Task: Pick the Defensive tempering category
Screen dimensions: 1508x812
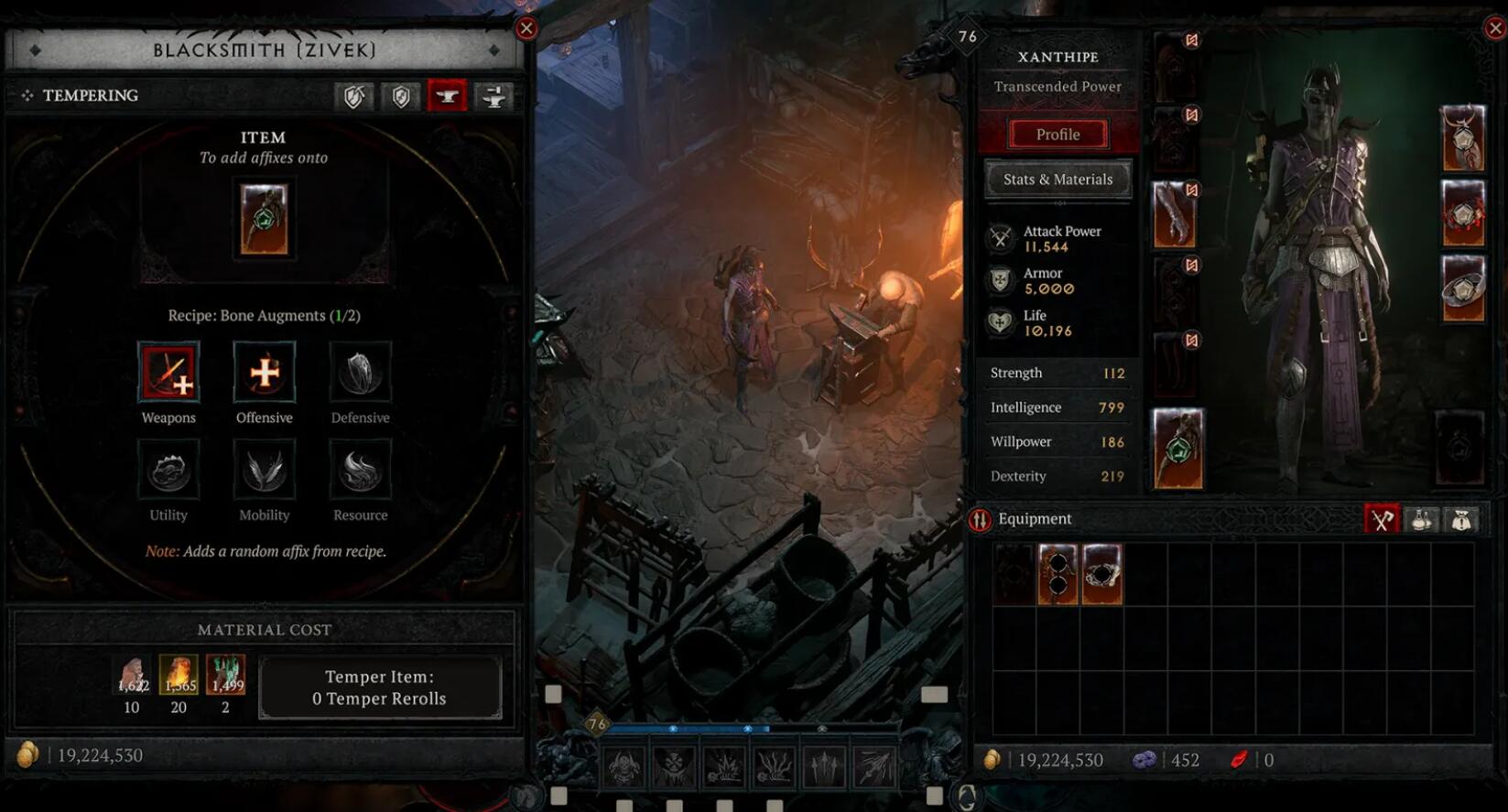Action: coord(360,373)
